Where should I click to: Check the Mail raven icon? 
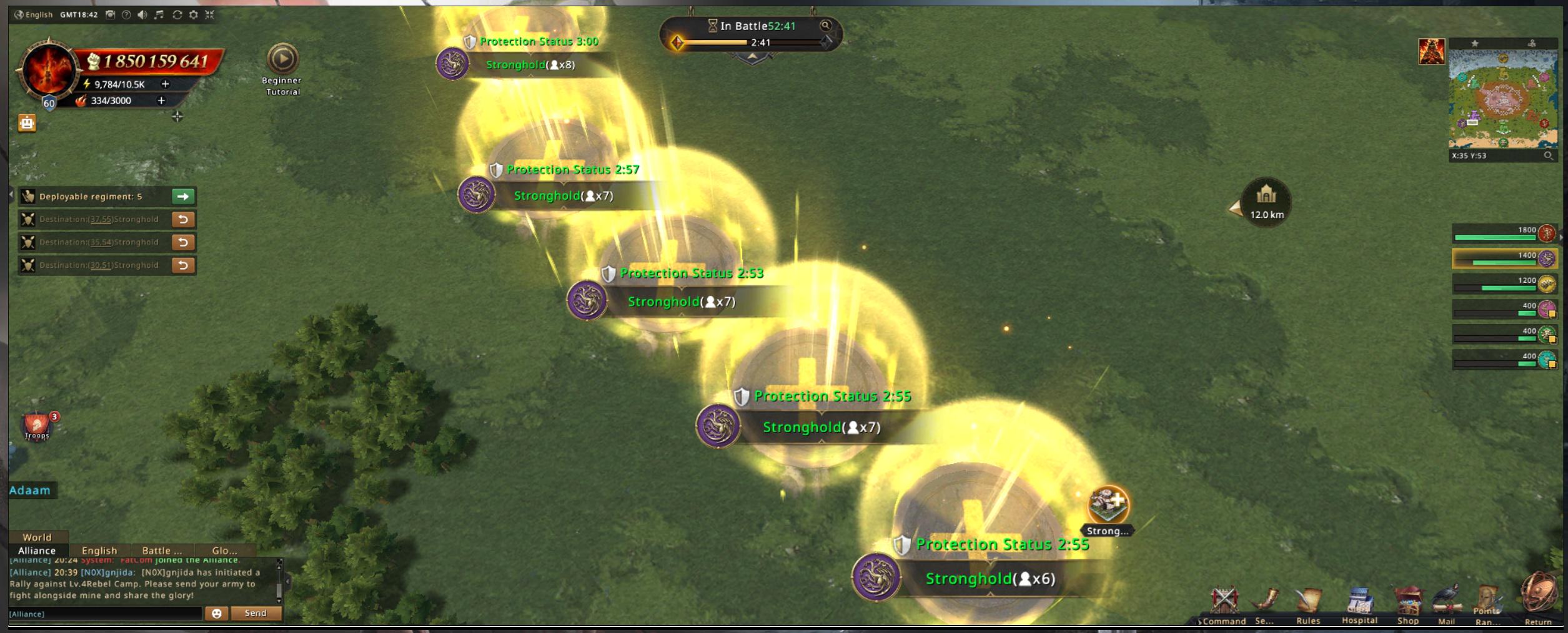(x=1447, y=604)
